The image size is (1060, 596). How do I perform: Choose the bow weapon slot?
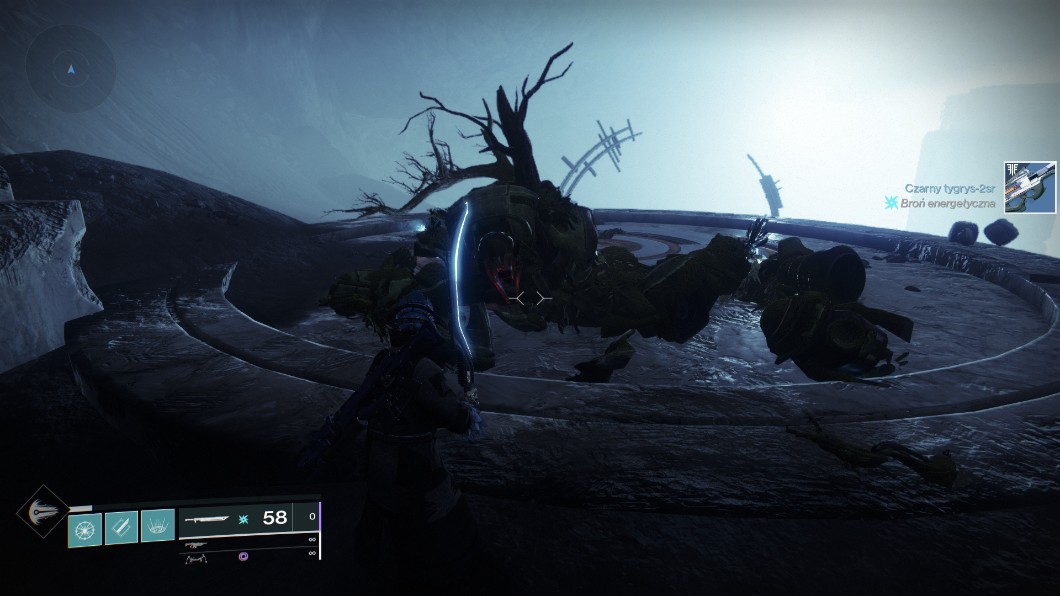(197, 559)
